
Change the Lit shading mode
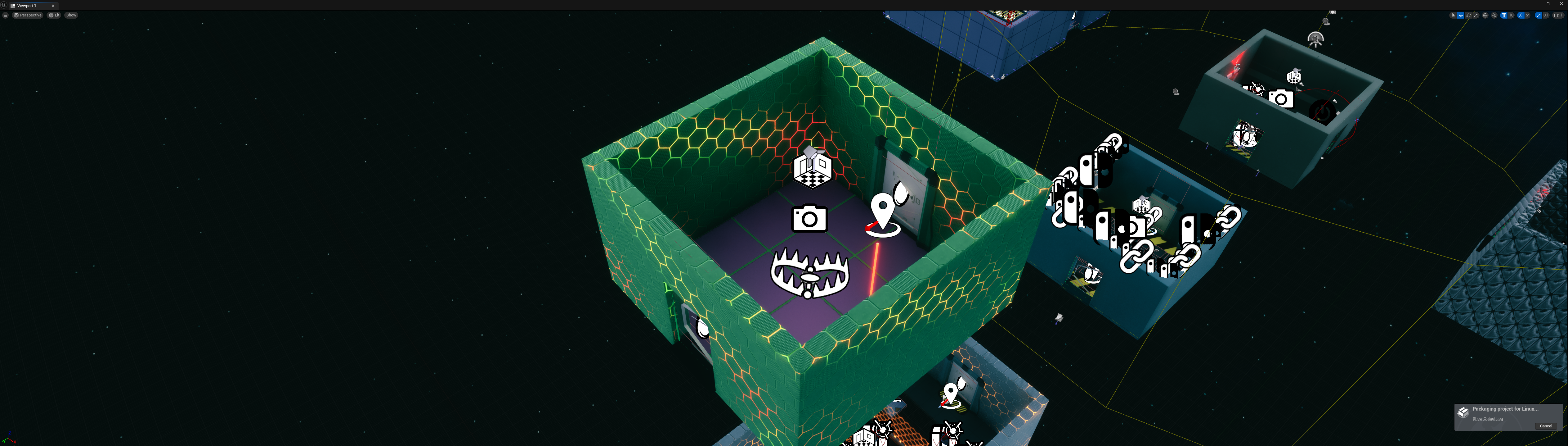54,15
